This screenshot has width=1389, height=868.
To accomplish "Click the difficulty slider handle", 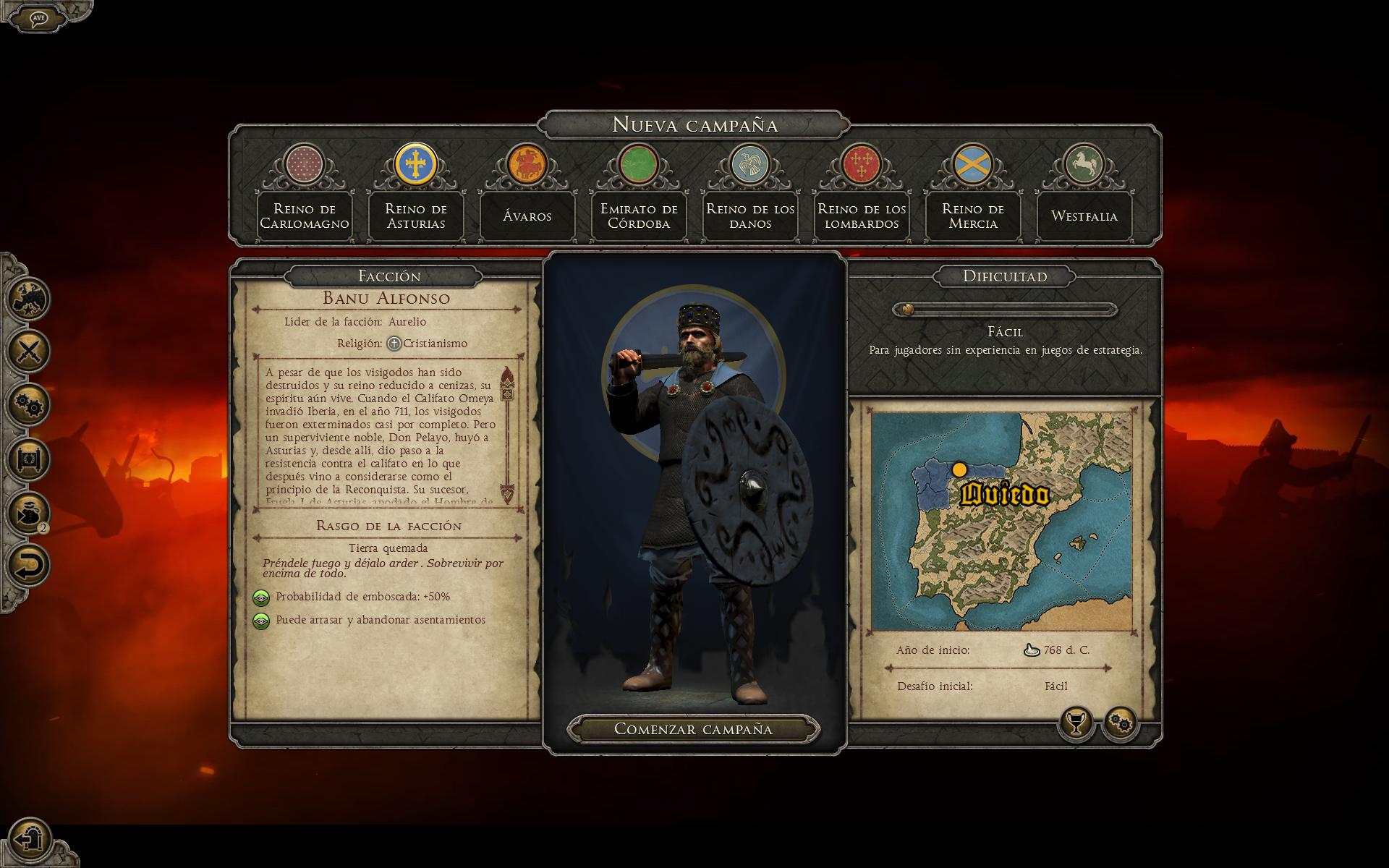I will pos(907,310).
